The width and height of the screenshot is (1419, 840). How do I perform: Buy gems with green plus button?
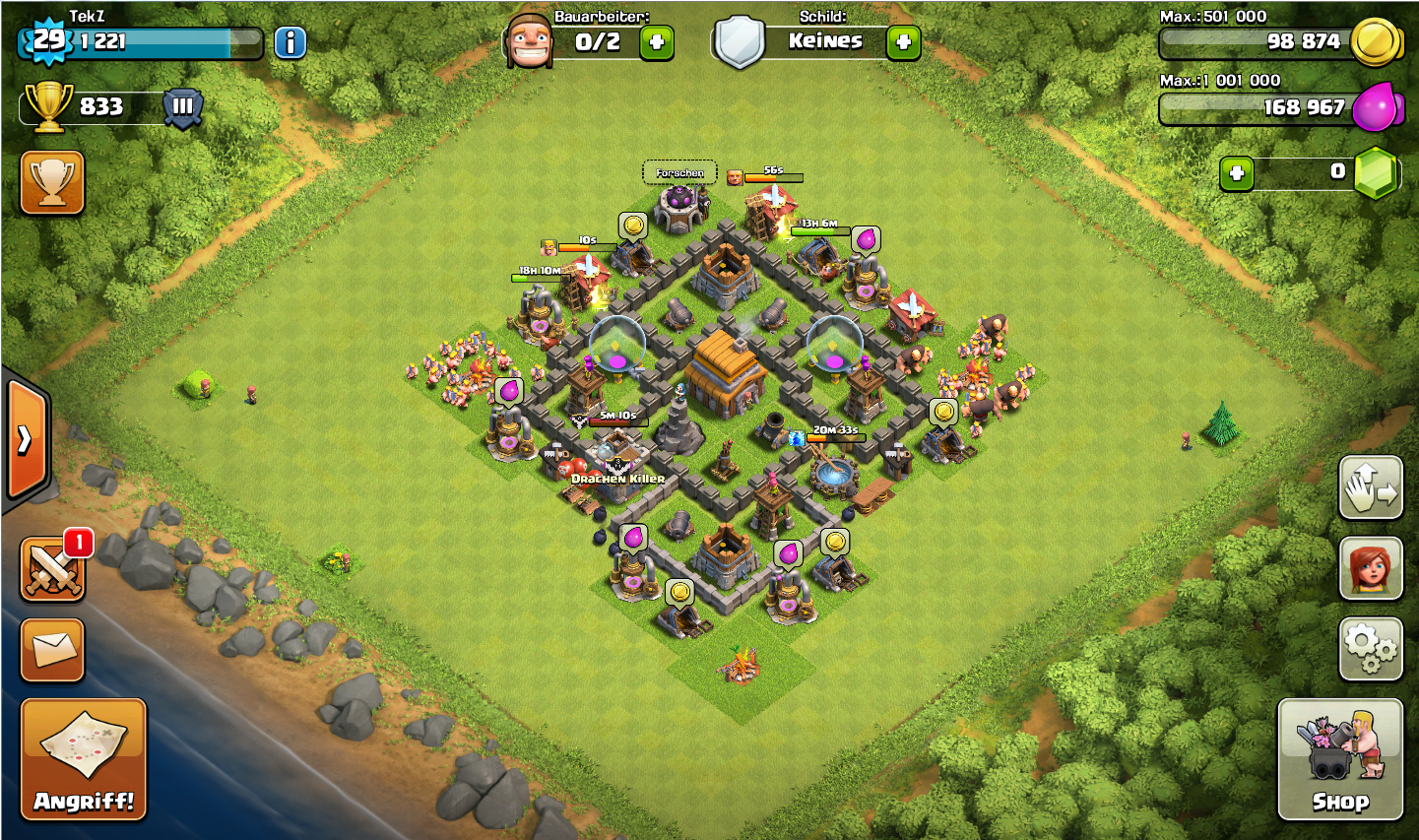pos(1237,173)
